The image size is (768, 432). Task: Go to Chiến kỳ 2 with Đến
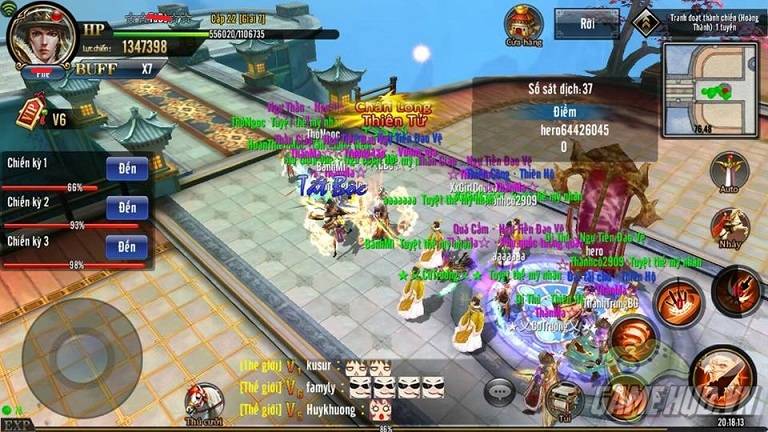point(126,208)
